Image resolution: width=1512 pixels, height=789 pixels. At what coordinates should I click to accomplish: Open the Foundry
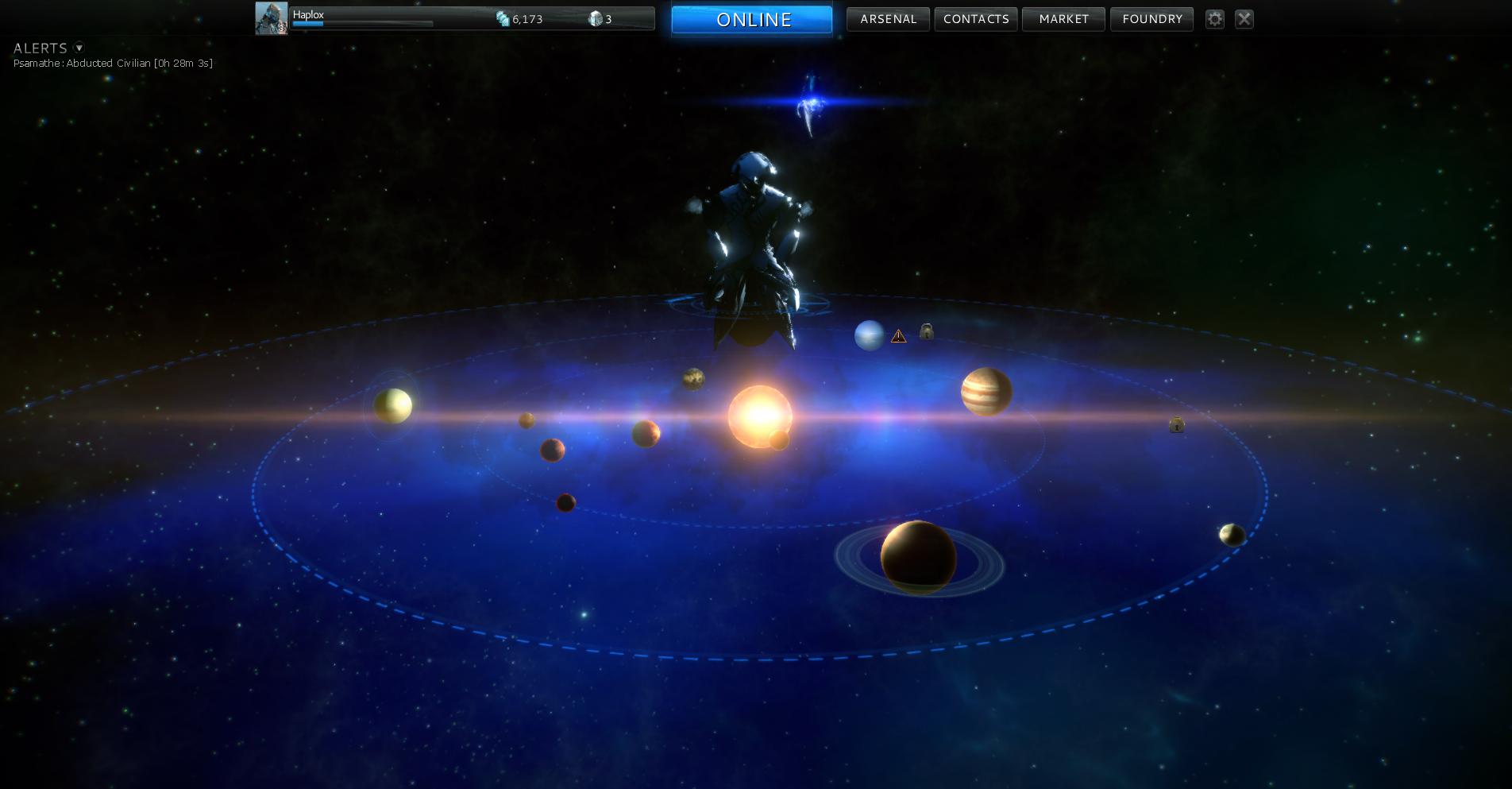(1151, 19)
